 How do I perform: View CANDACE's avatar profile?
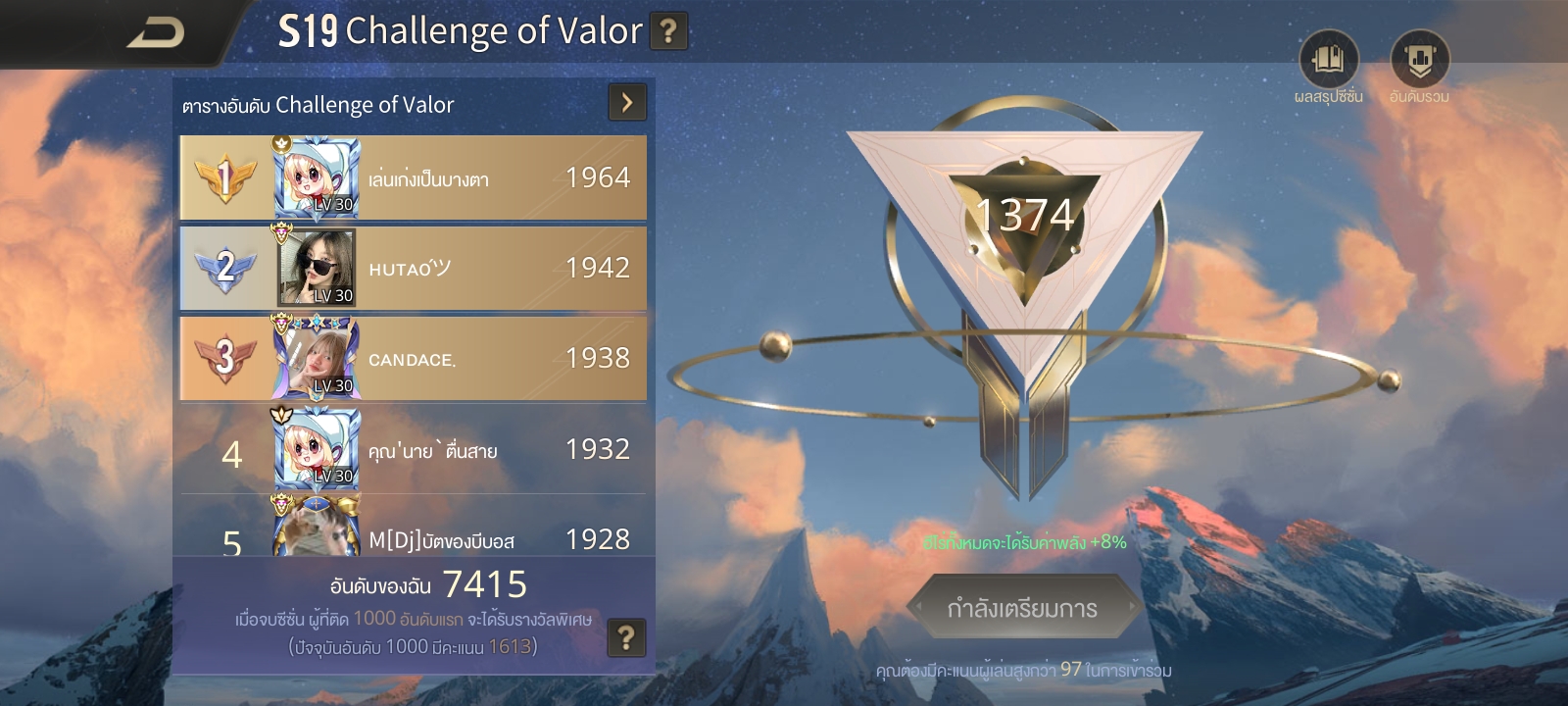pyautogui.click(x=317, y=359)
